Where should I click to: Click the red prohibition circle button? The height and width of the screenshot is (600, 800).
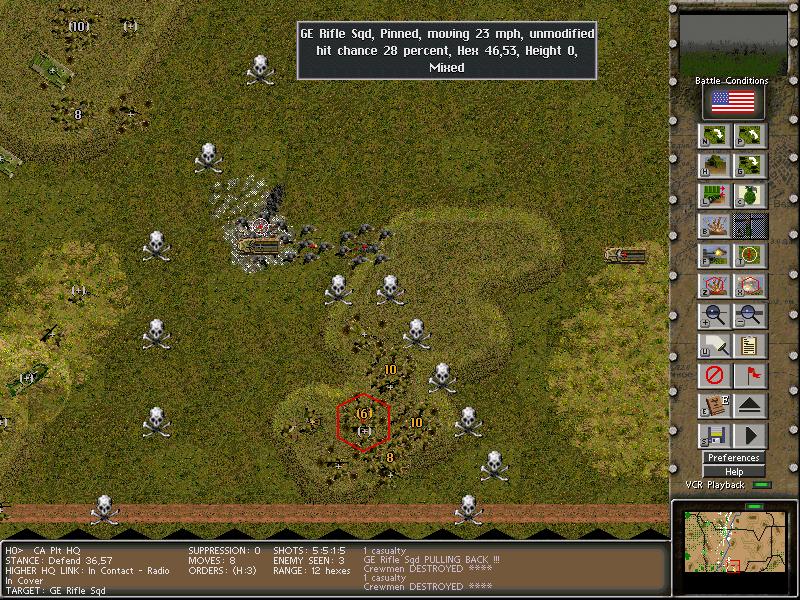[715, 376]
